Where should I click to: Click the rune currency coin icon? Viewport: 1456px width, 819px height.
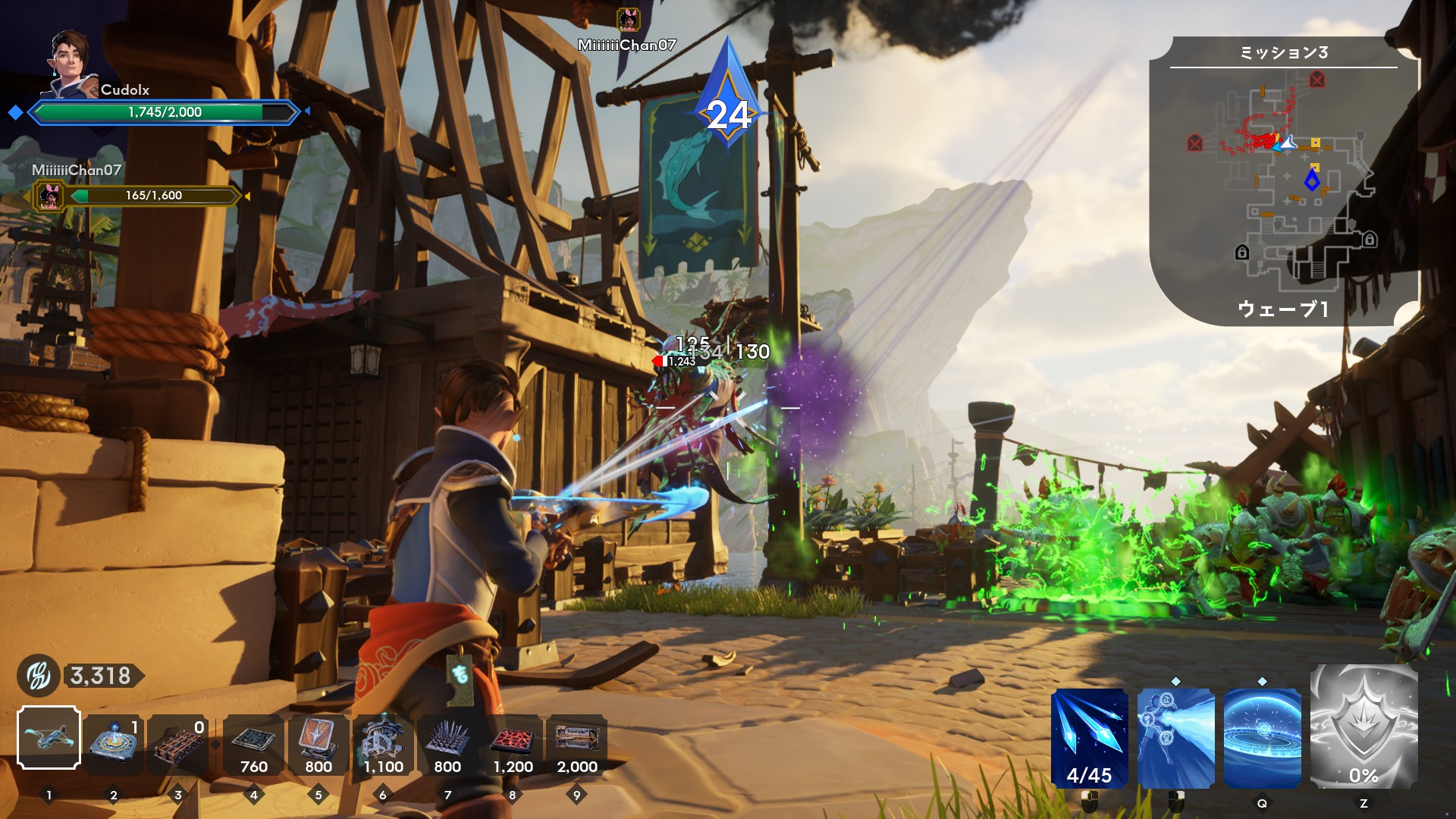(38, 675)
